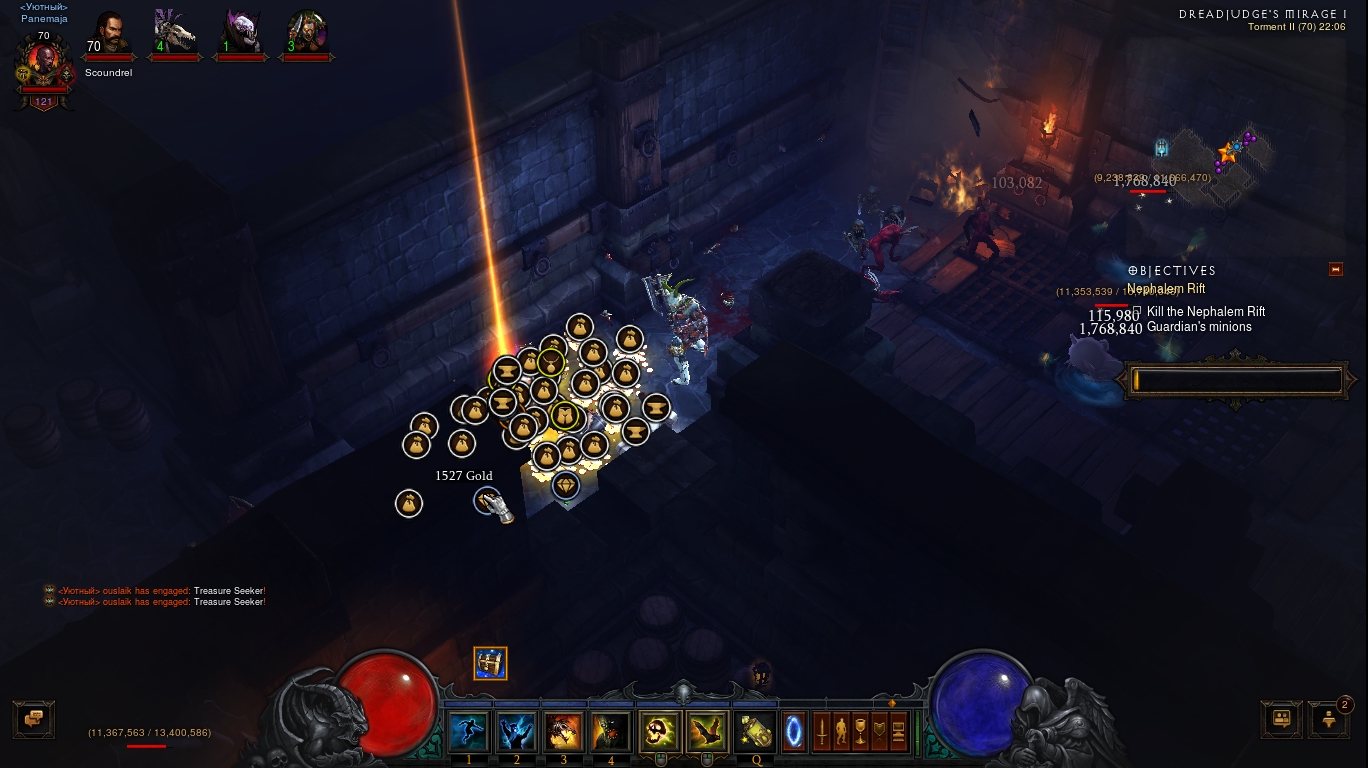Screen dimensions: 1368x768
Task: Open the notifications button showing 2
Action: (x=1329, y=718)
